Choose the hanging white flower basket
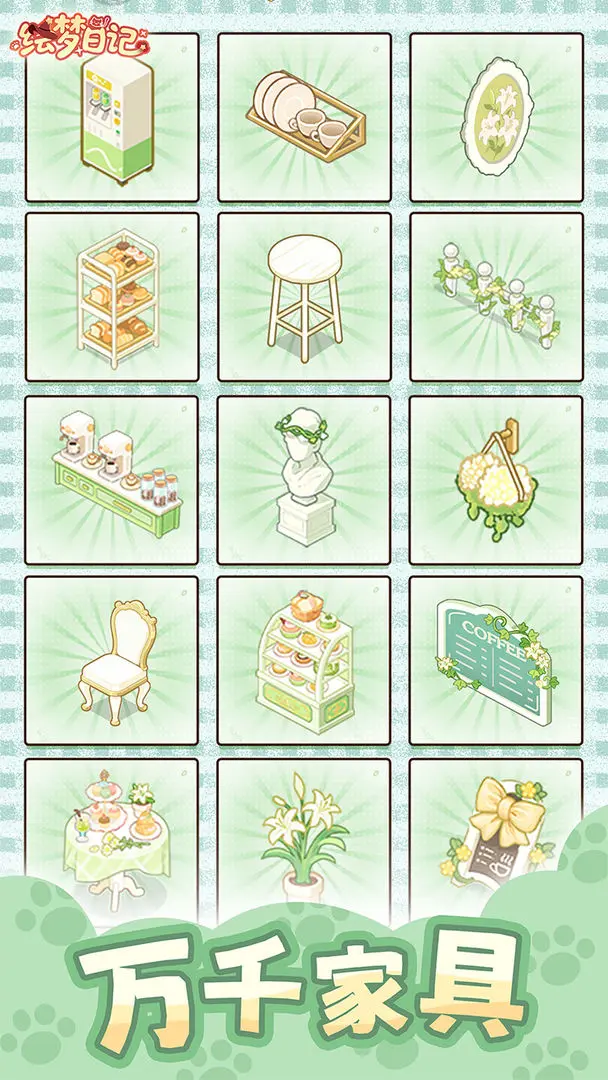 (496, 480)
